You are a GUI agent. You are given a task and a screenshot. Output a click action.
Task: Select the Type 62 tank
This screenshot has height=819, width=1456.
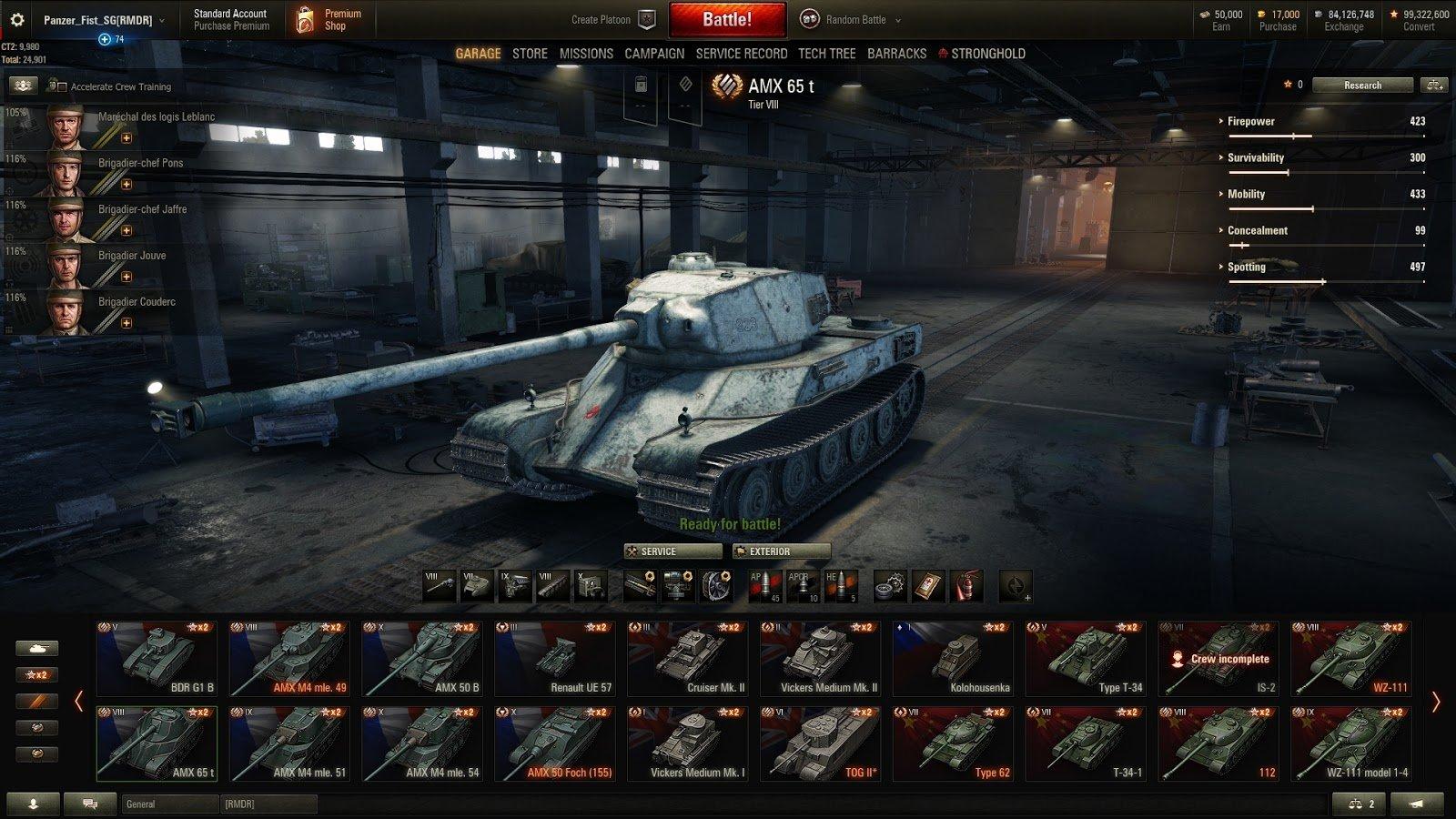pos(952,743)
